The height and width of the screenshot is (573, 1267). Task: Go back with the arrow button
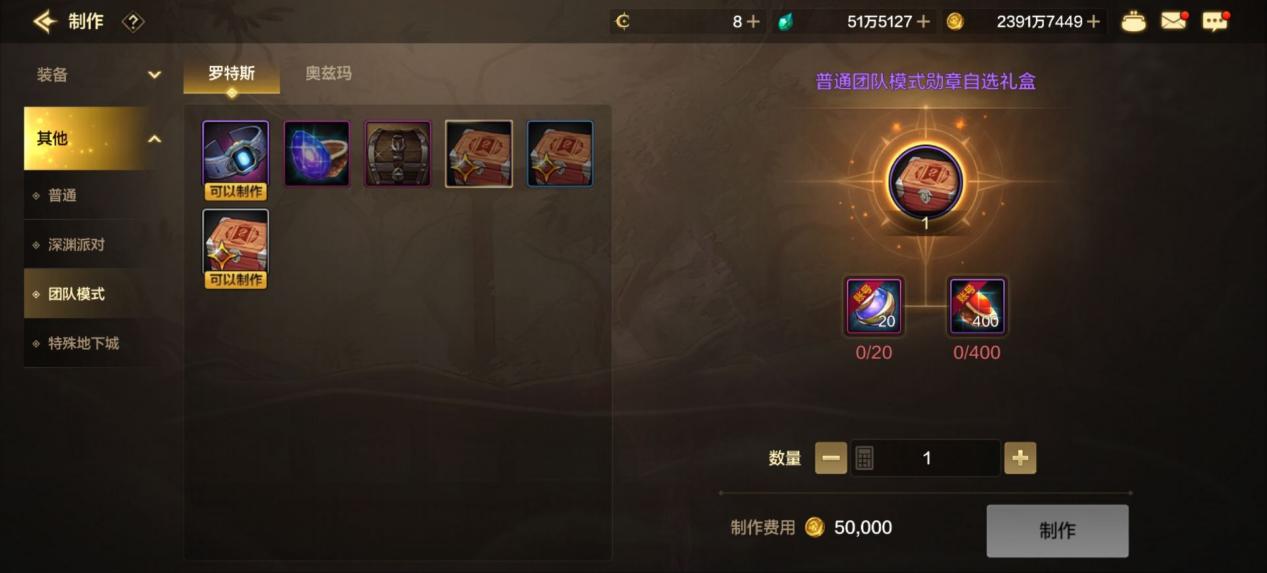click(43, 21)
